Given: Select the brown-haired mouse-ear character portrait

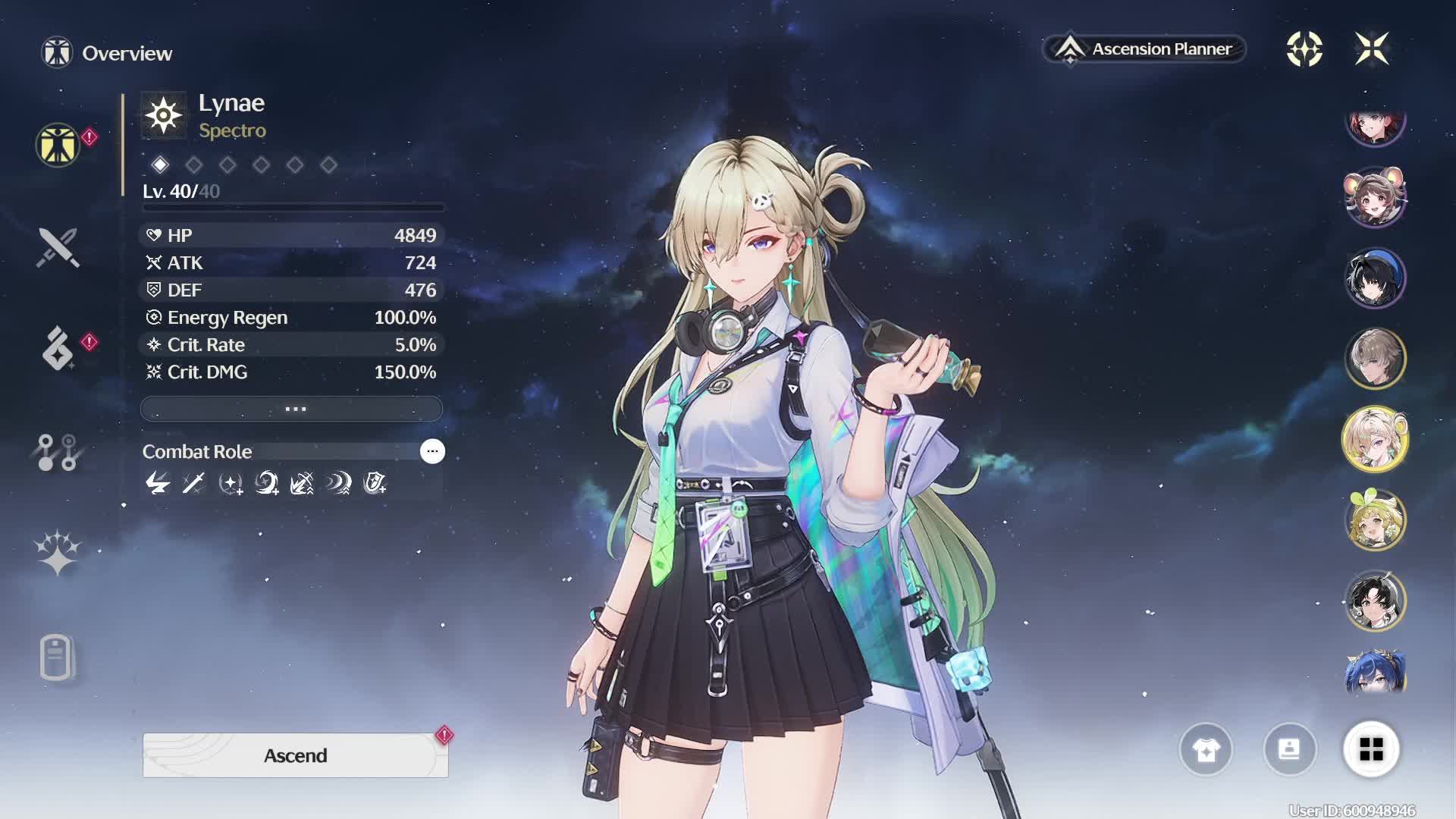Looking at the screenshot, I should [1375, 197].
